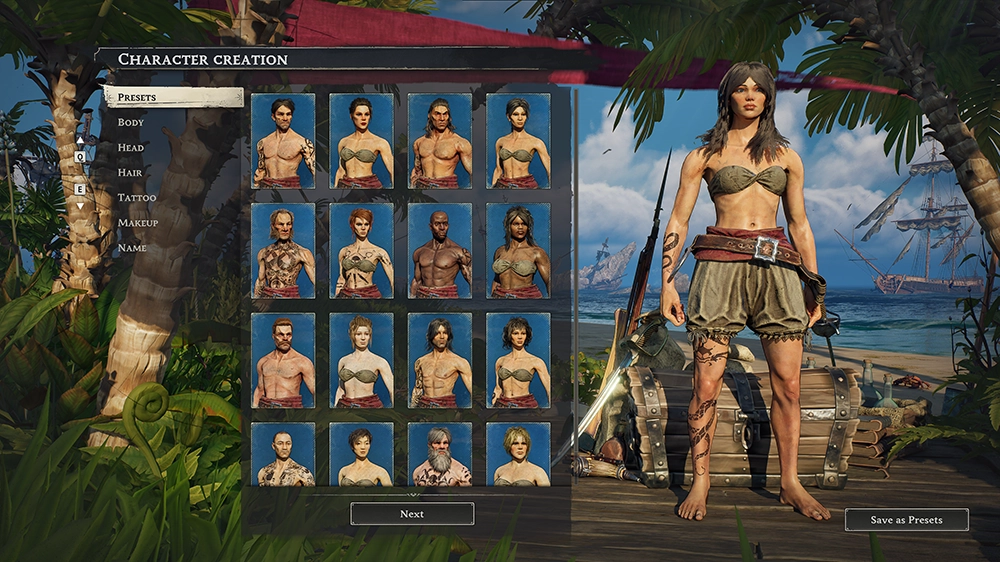Select the old man with chest tattoos preset

click(x=283, y=251)
